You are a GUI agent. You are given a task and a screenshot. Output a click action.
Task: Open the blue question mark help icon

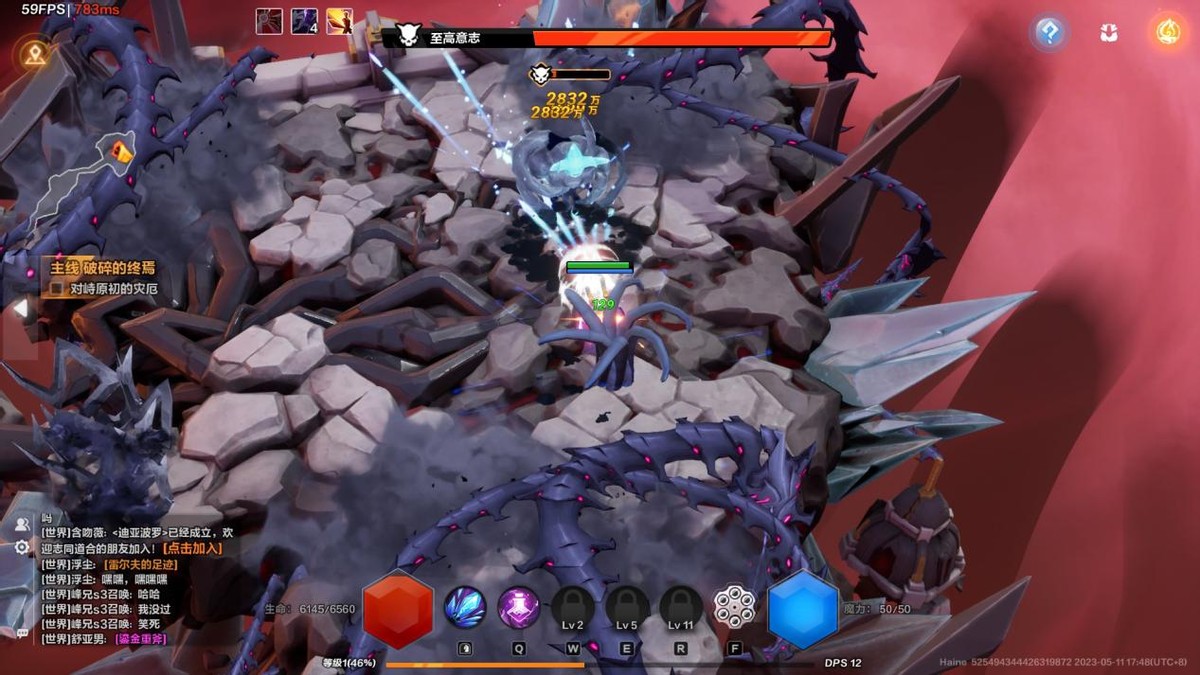point(1049,33)
